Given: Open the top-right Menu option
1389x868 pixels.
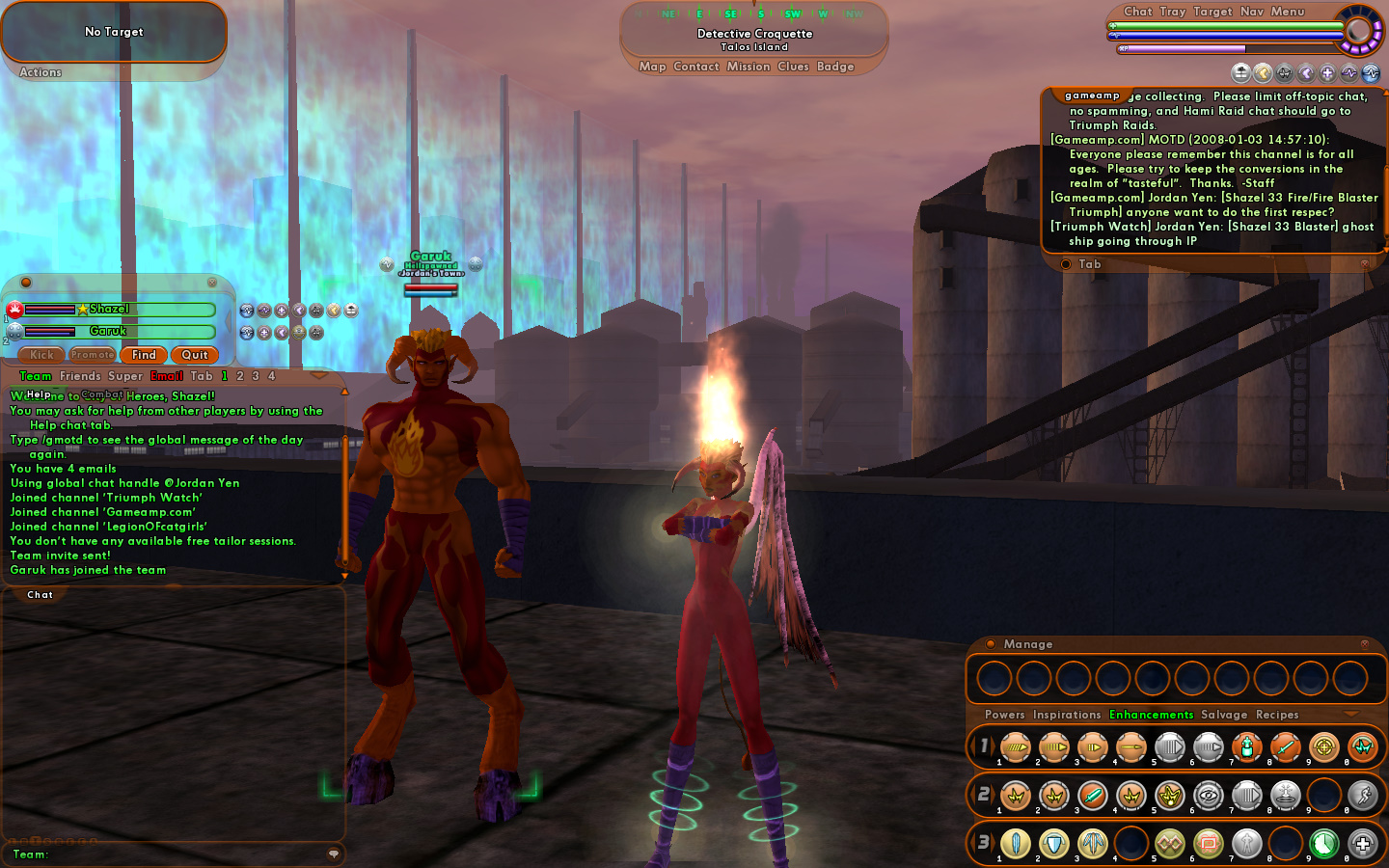Looking at the screenshot, I should coord(1288,12).
